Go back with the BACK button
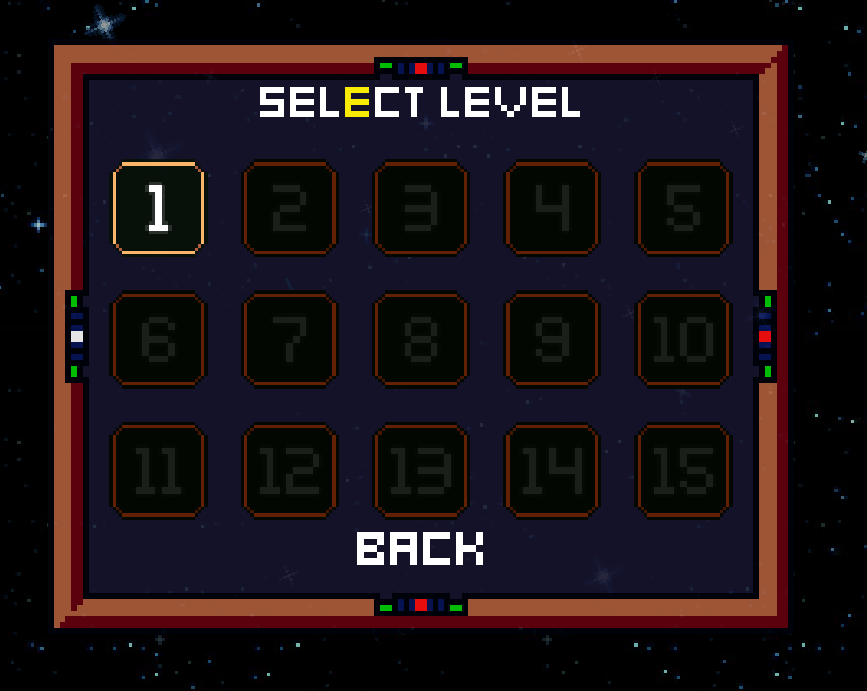Viewport: 867px width, 691px height. pos(420,548)
